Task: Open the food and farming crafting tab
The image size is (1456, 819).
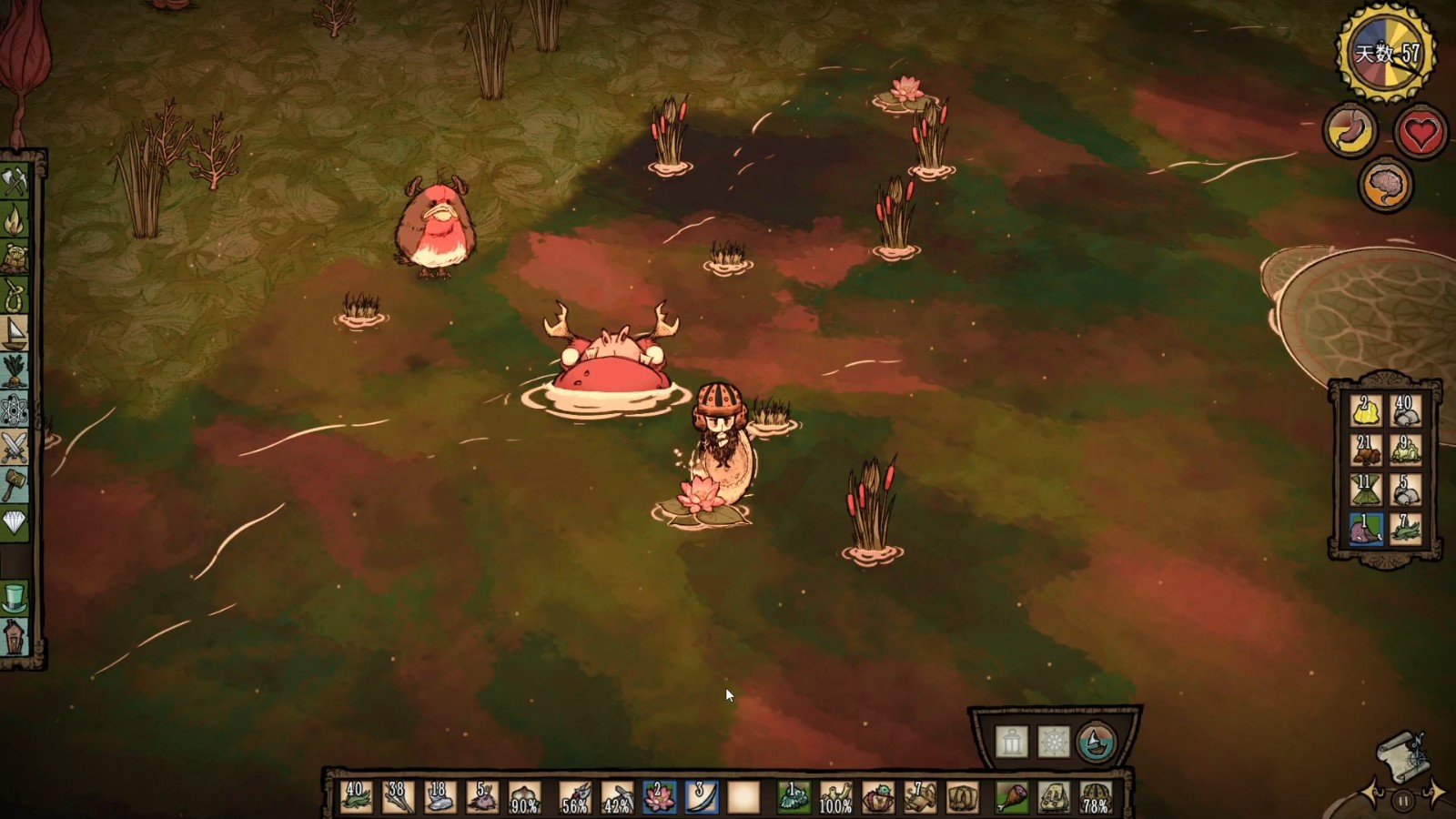Action: (x=15, y=371)
